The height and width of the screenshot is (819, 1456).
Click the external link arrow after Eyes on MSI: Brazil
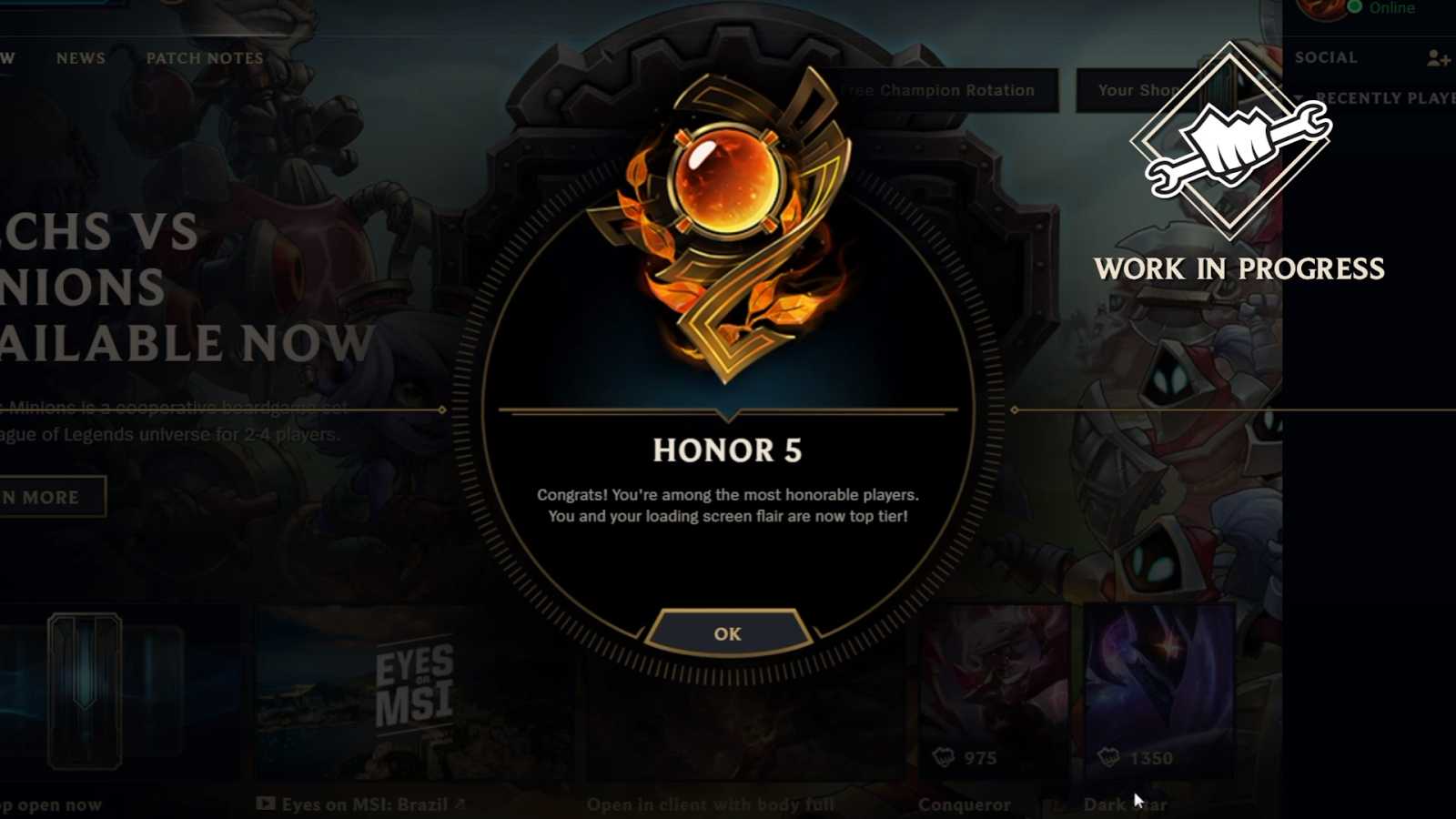click(461, 804)
